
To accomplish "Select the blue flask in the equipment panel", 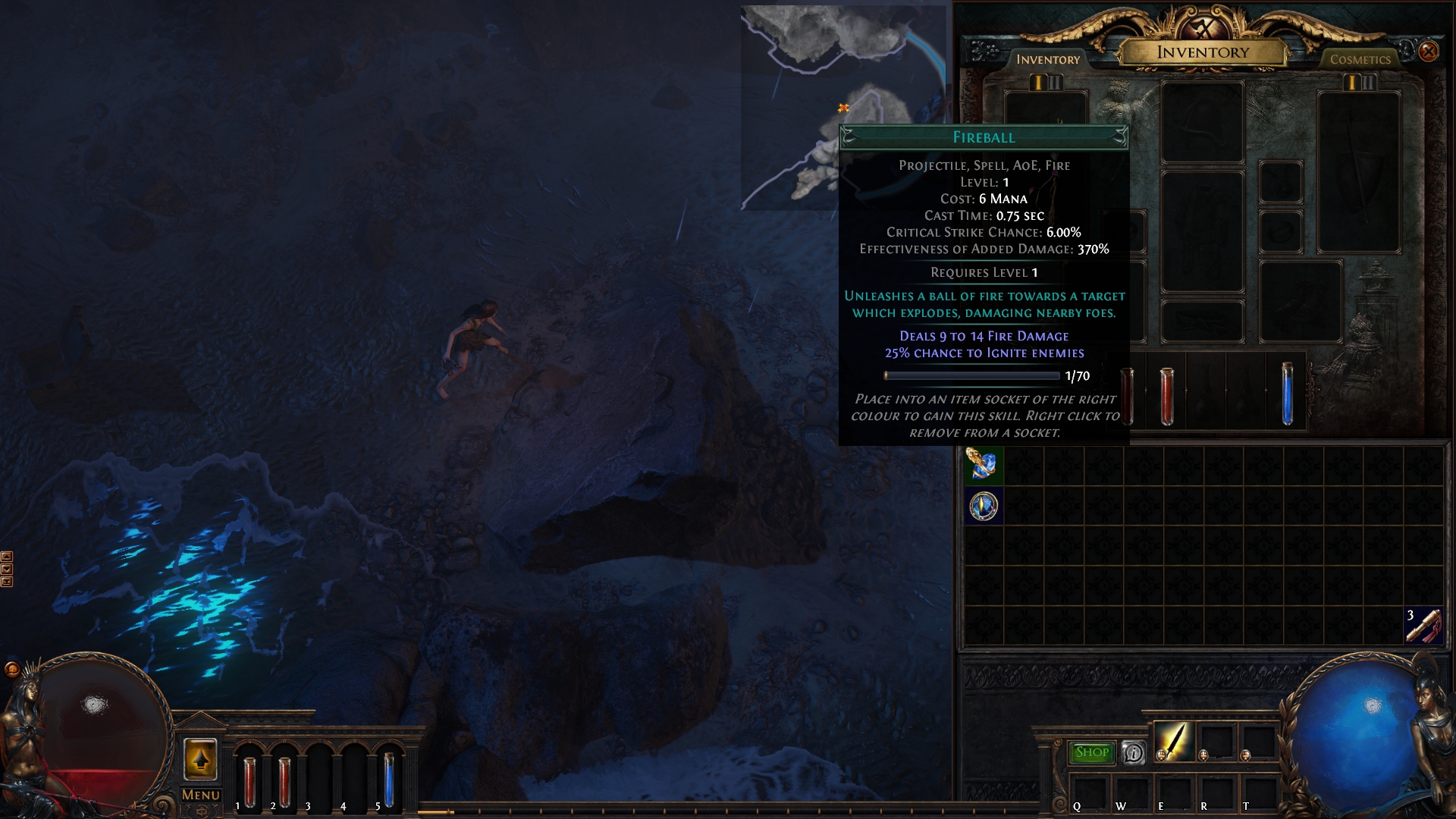I will pos(1287,394).
